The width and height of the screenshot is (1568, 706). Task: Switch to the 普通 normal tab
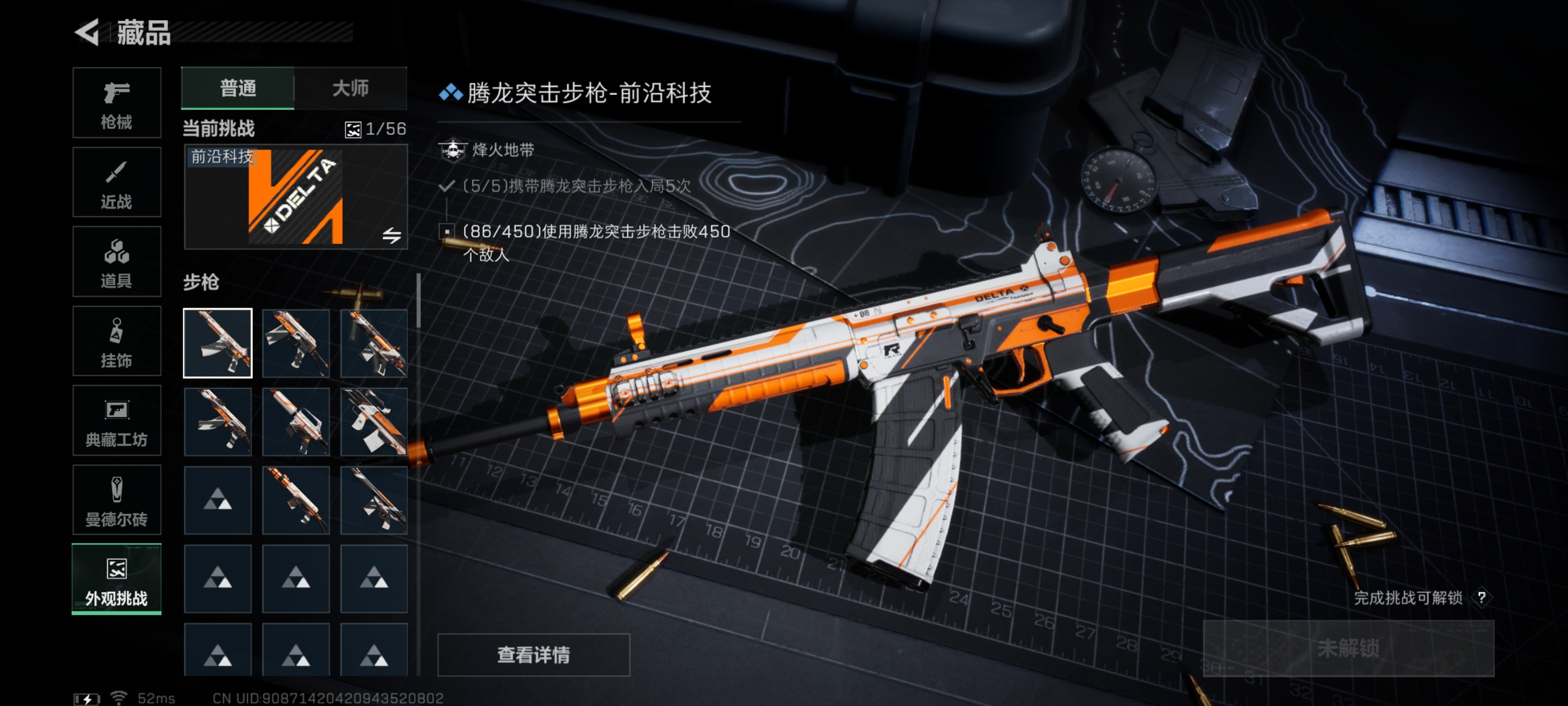[x=237, y=89]
